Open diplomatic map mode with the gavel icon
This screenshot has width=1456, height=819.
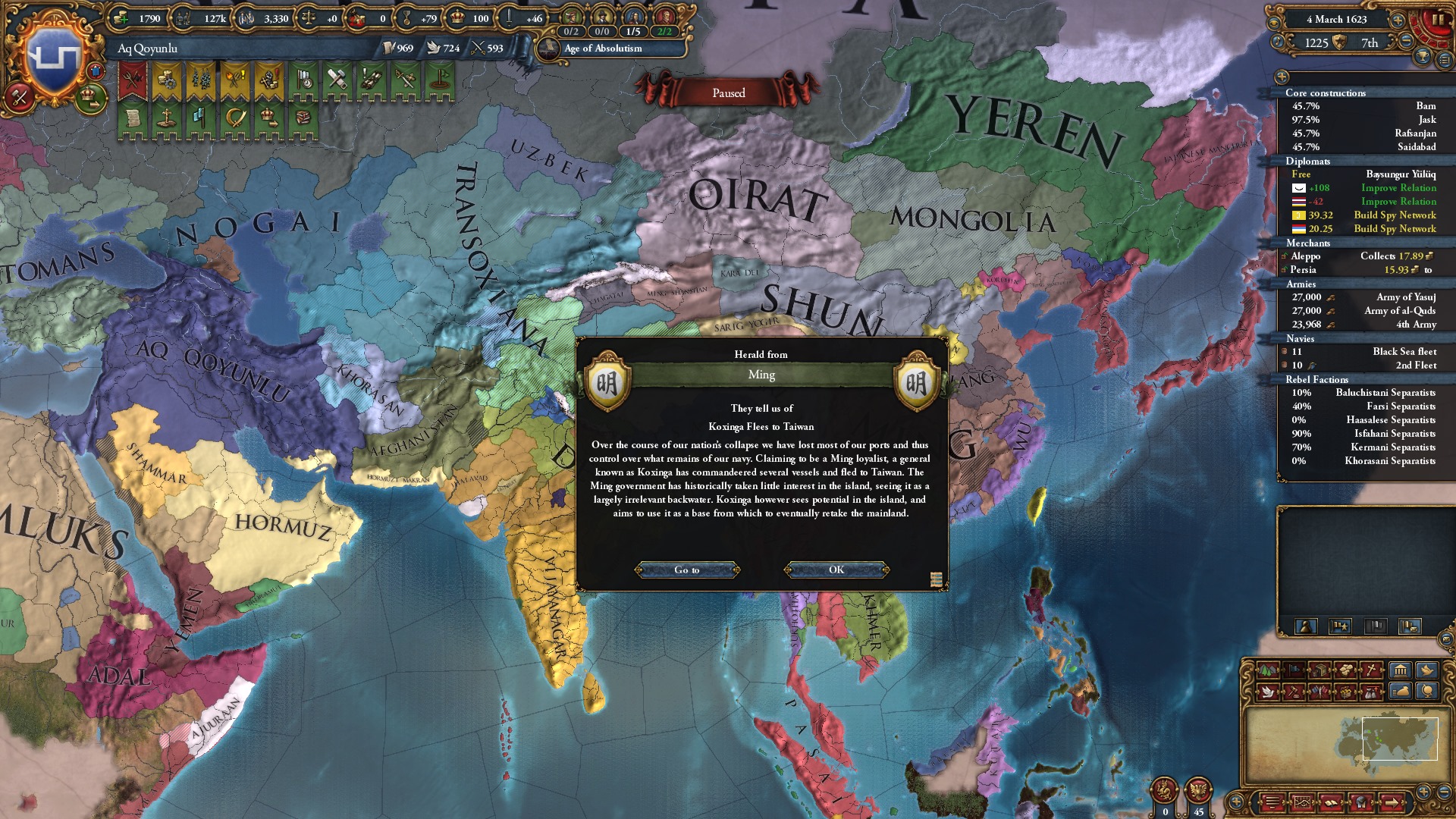pos(1294,693)
